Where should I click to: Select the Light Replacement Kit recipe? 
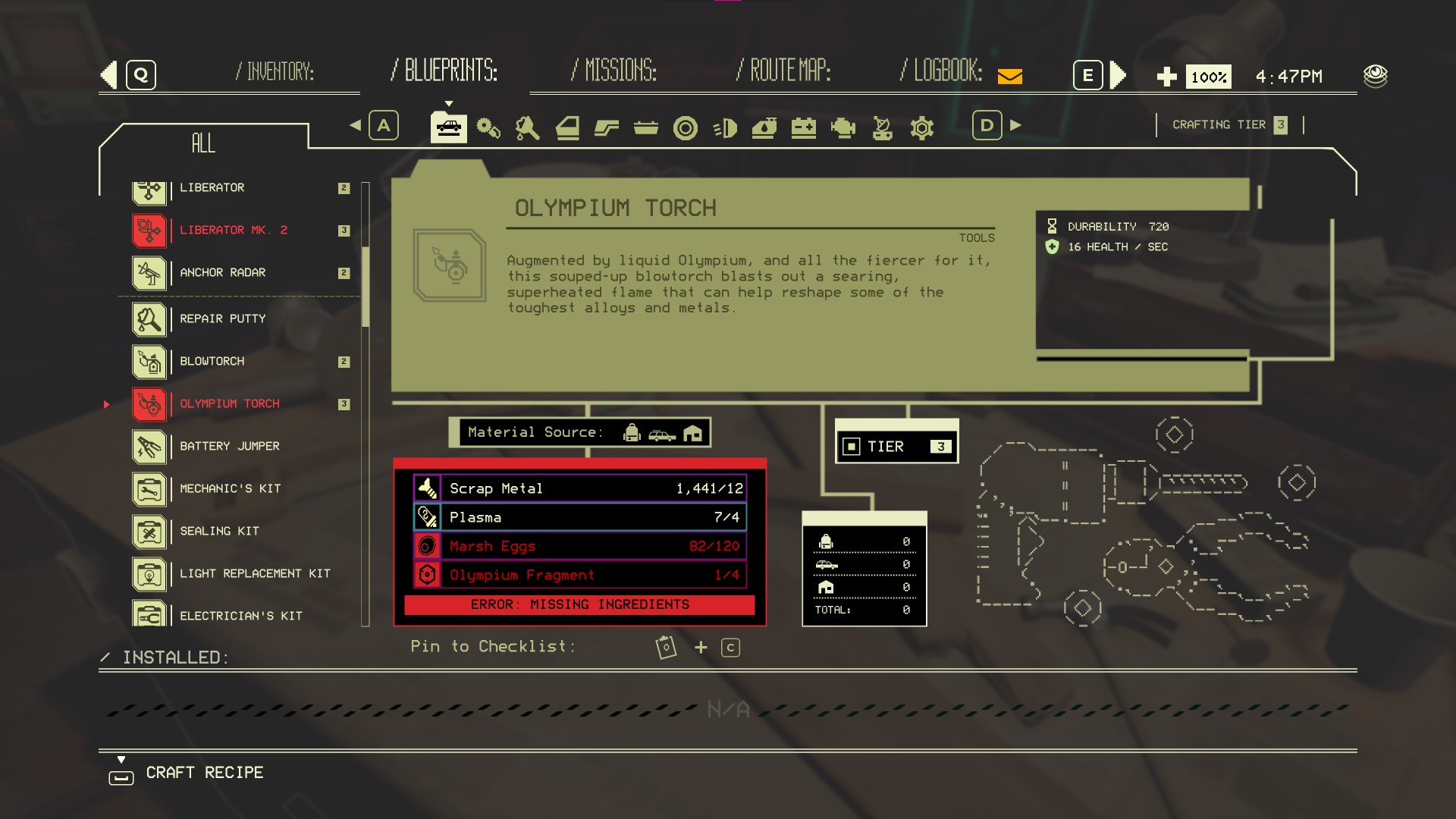click(x=255, y=574)
